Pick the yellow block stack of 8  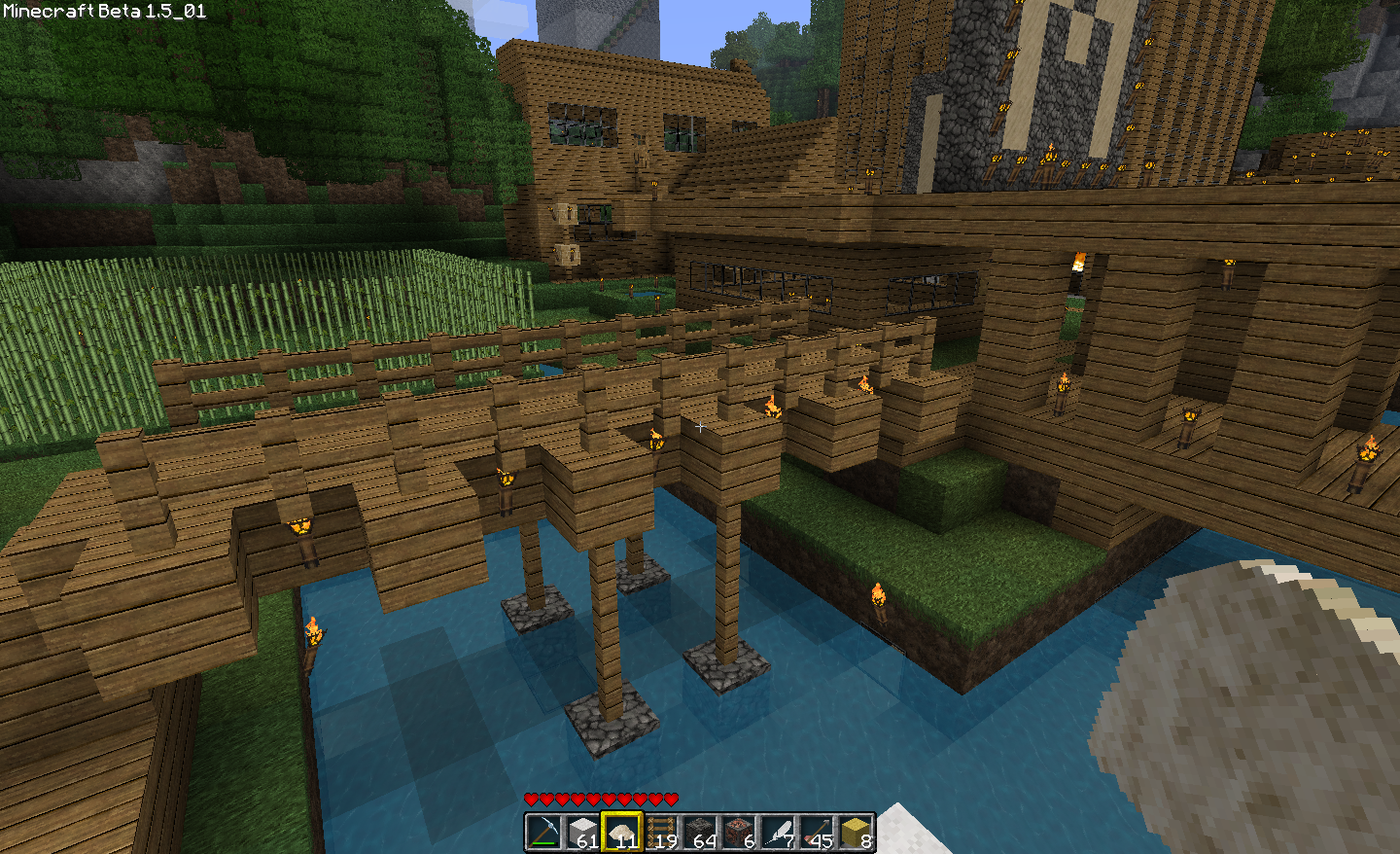855,833
